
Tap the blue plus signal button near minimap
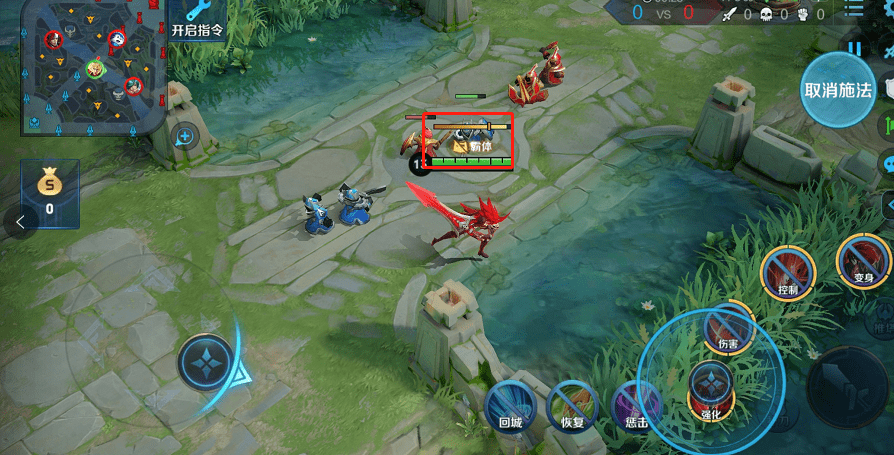185,136
